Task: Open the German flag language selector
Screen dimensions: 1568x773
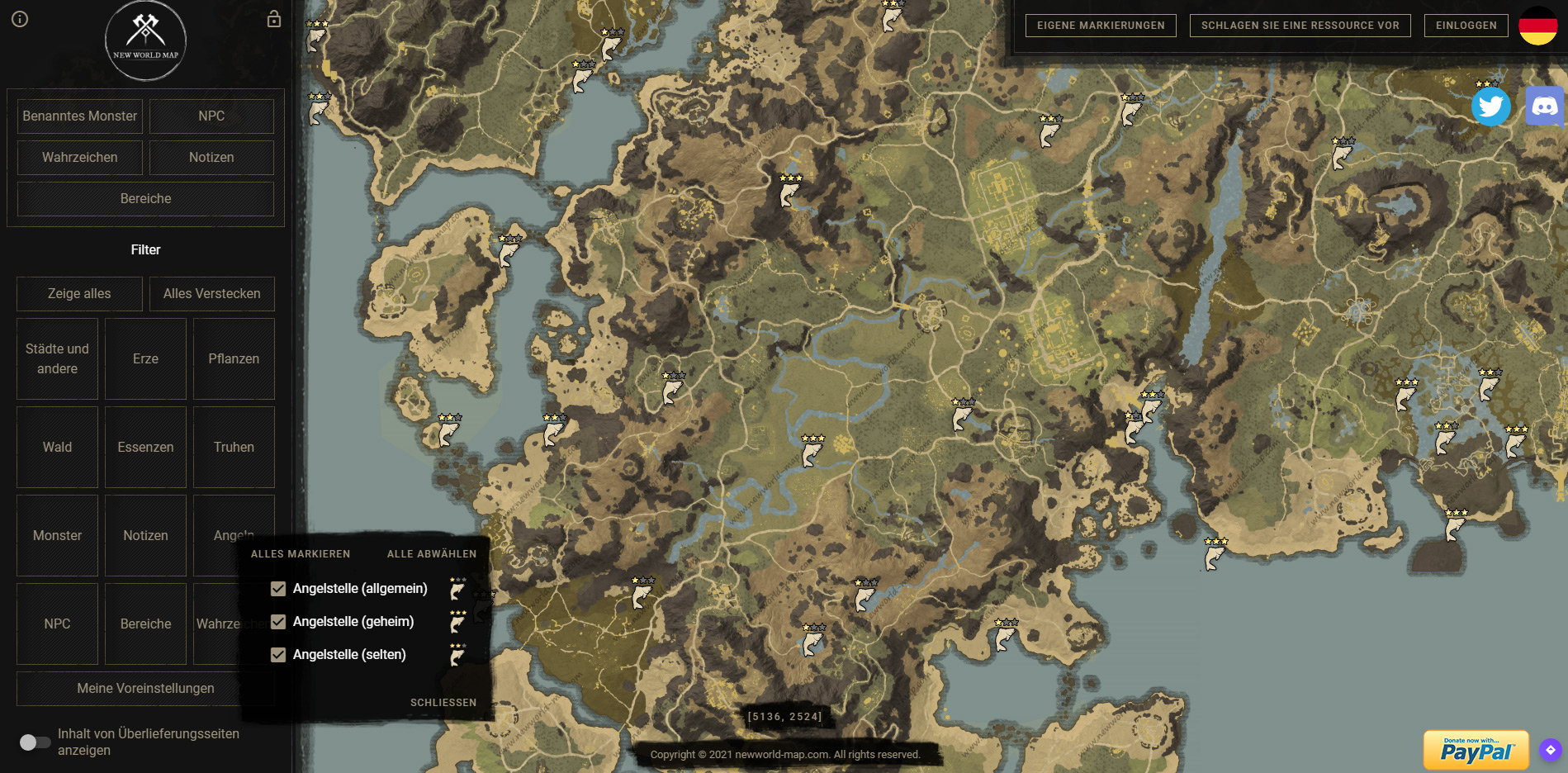Action: coord(1537,26)
